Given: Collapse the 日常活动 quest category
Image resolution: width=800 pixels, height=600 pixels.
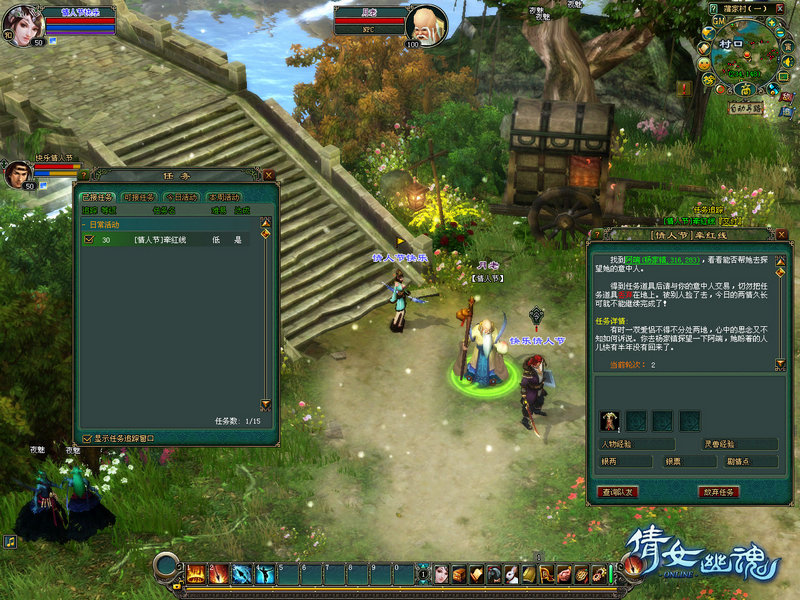Looking at the screenshot, I should [x=85, y=225].
